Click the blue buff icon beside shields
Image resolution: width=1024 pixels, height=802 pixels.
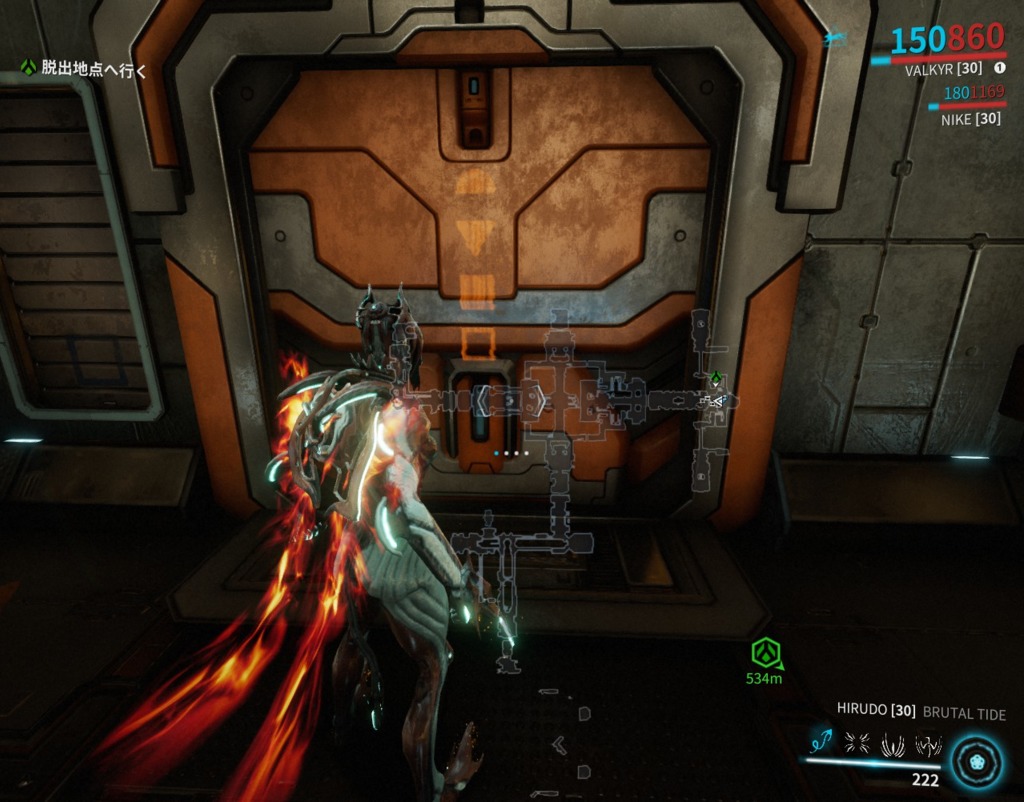(836, 39)
